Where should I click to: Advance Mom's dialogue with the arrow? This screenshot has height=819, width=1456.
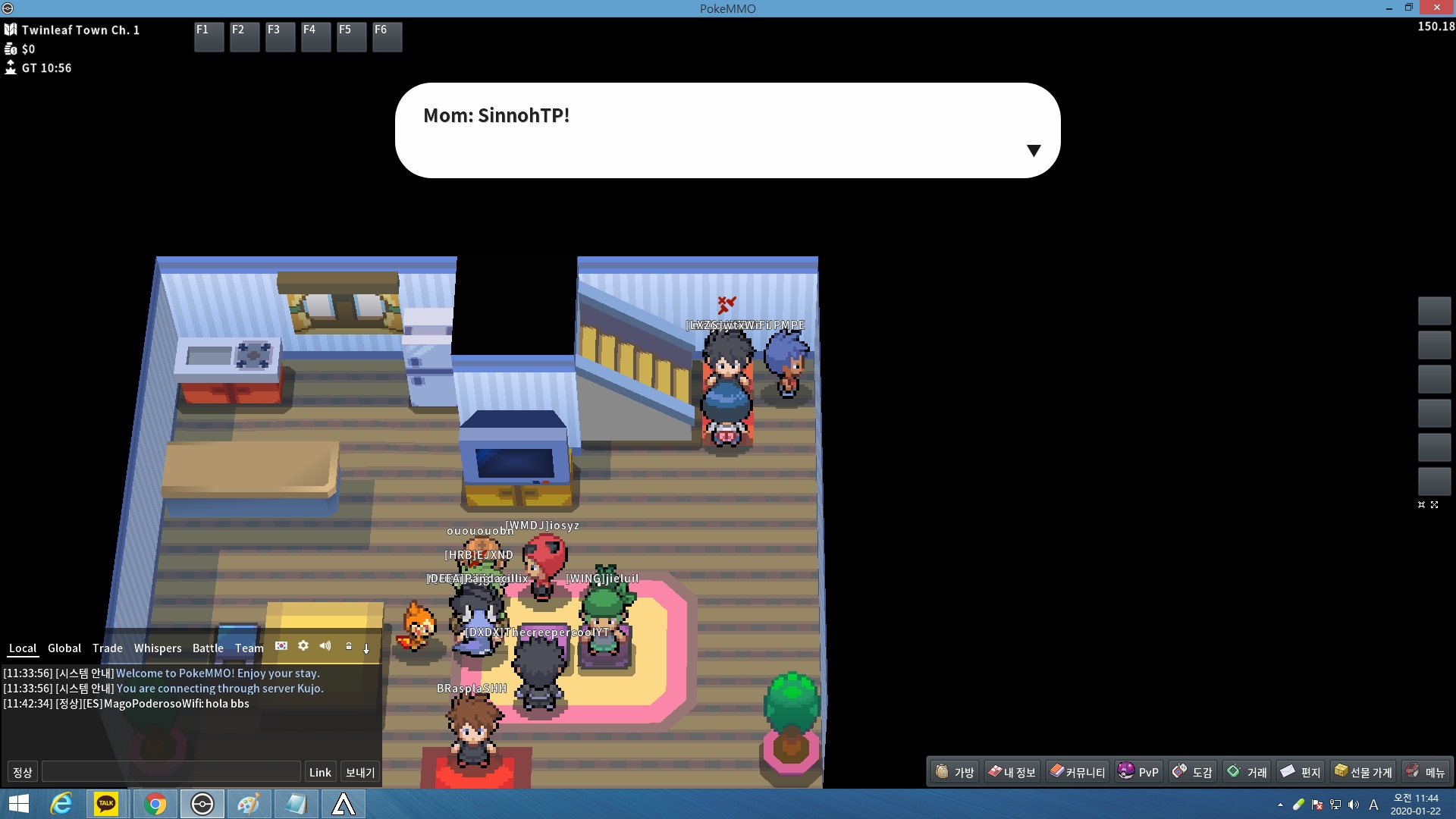pyautogui.click(x=1033, y=150)
